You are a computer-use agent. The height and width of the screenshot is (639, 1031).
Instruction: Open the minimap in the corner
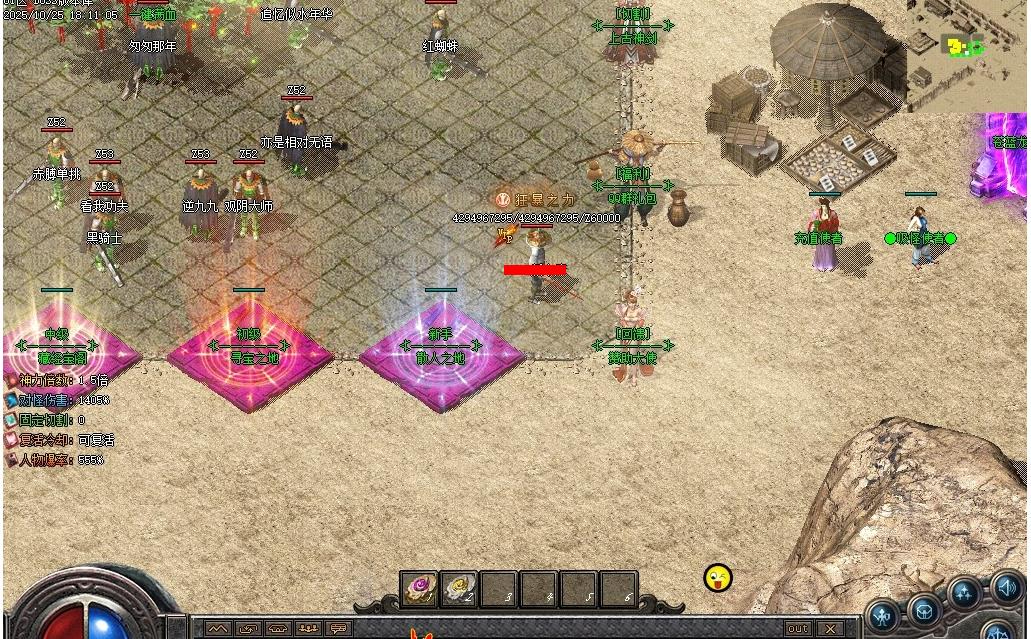point(966,48)
